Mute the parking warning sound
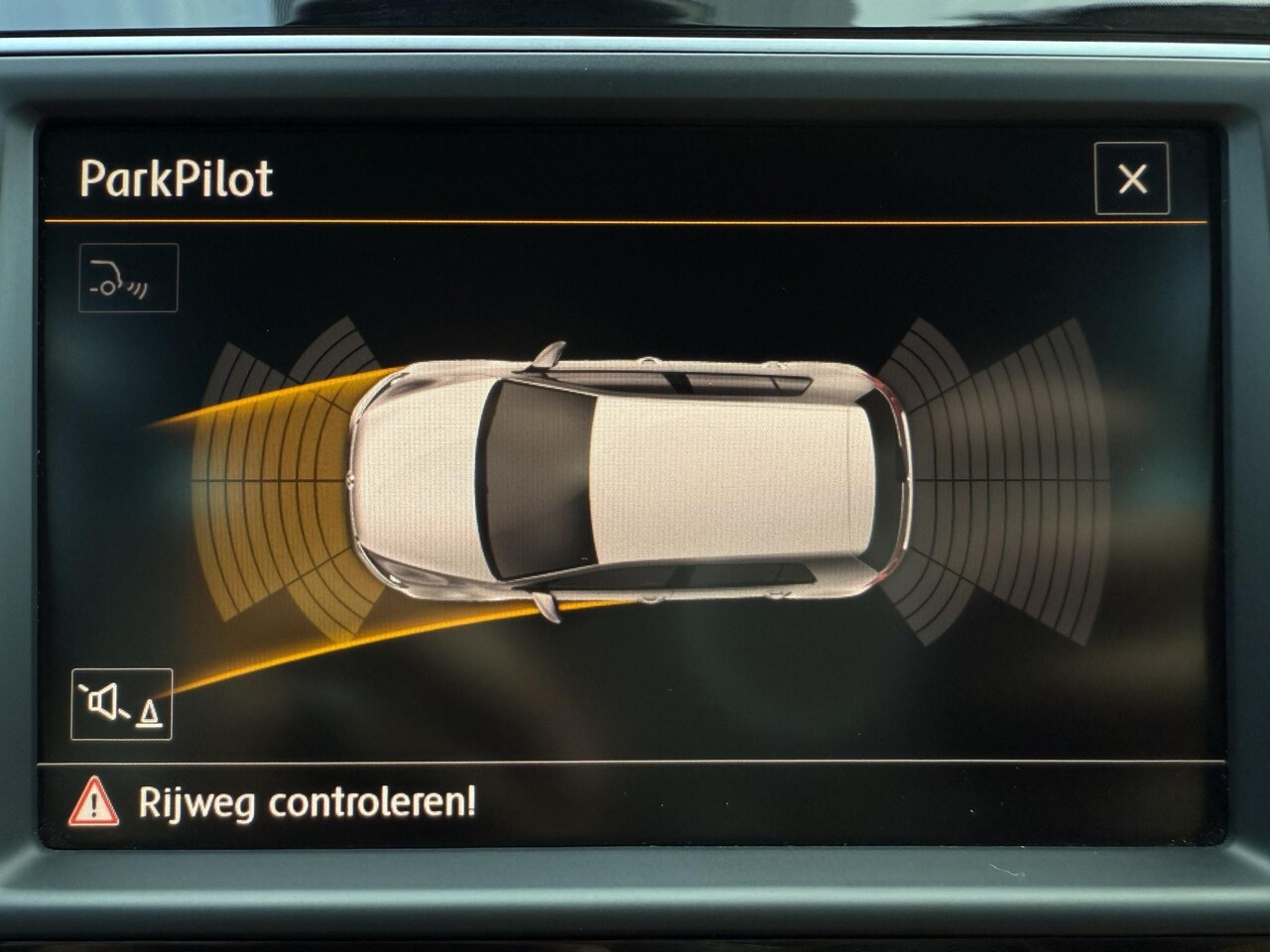The image size is (1270, 952). 121,704
